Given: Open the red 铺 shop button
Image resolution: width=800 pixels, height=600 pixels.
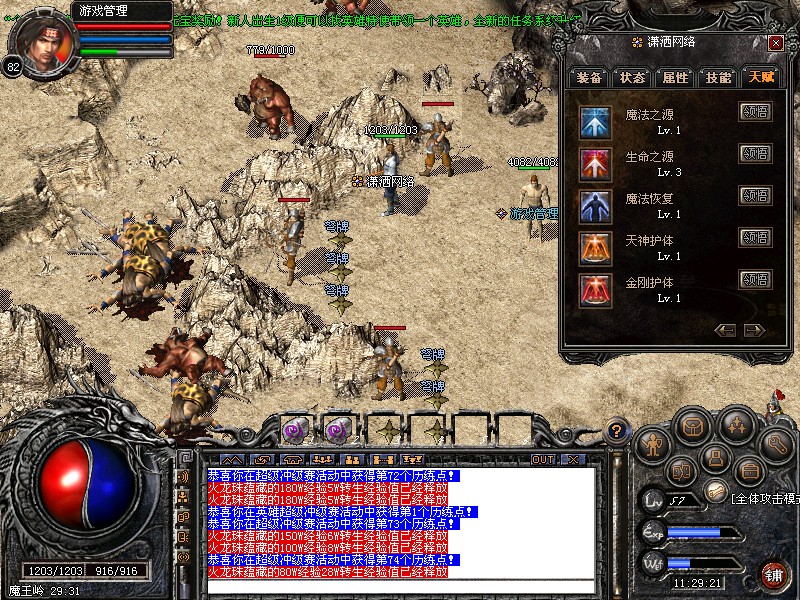Looking at the screenshot, I should (x=773, y=574).
